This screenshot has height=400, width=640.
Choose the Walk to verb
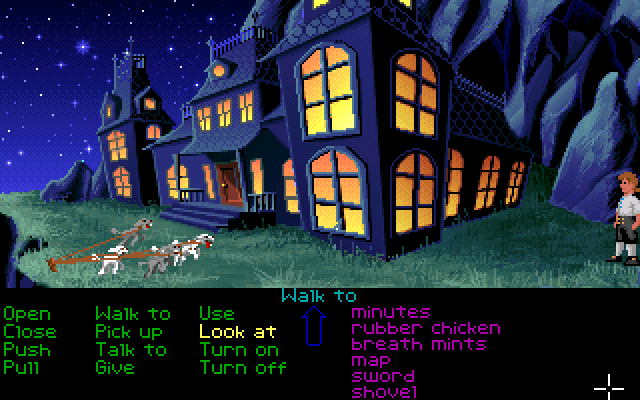(x=133, y=314)
